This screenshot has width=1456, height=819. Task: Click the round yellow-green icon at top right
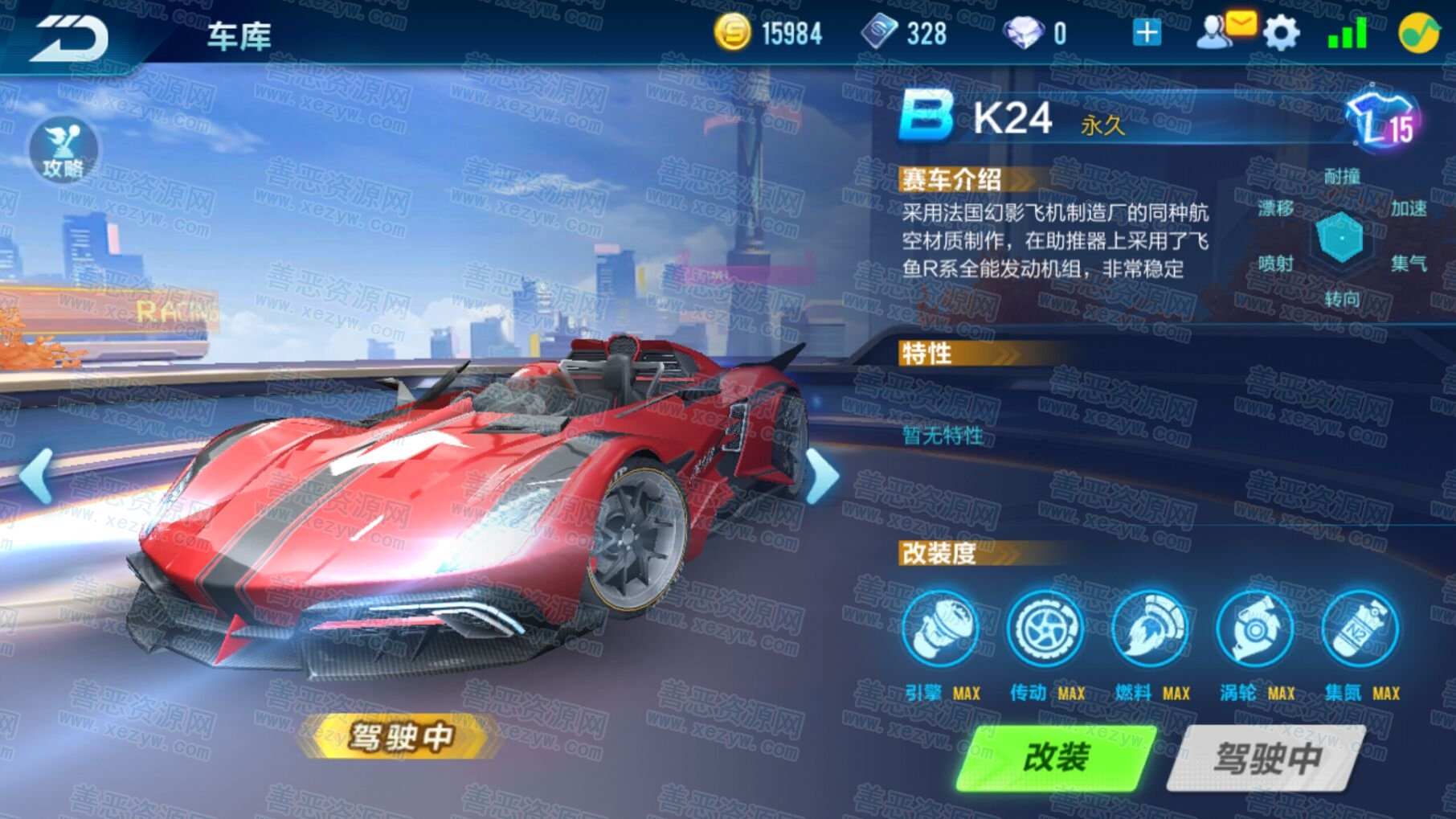(x=1418, y=34)
